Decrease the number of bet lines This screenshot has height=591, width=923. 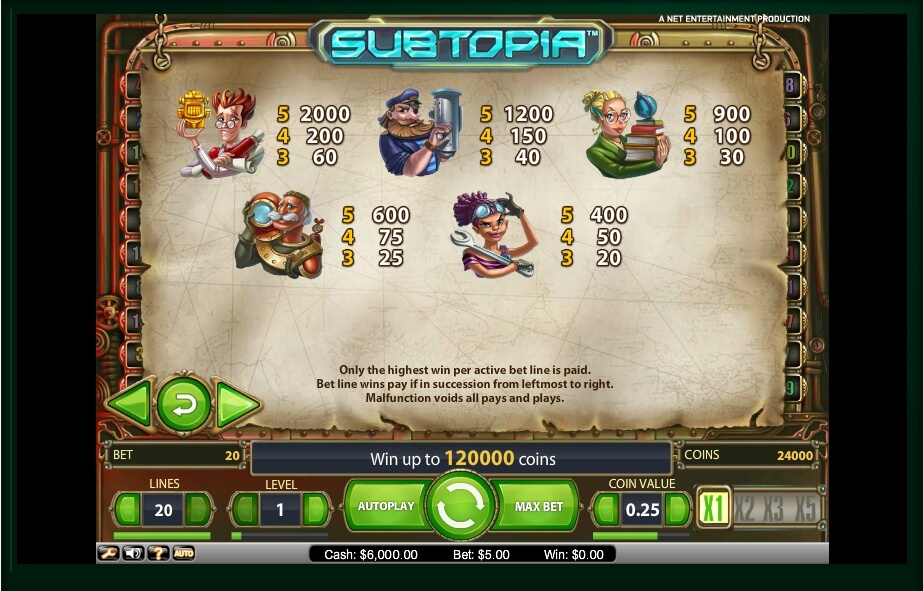(x=128, y=510)
